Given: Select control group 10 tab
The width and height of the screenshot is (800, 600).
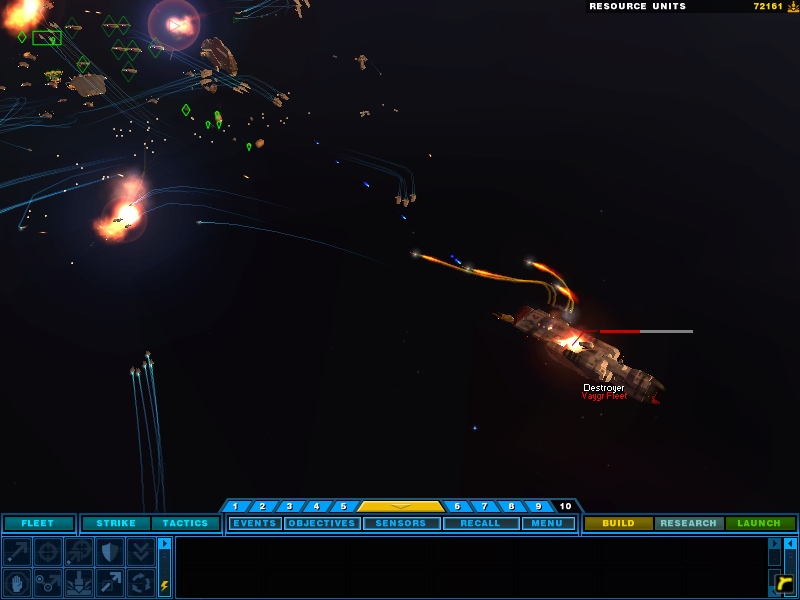Looking at the screenshot, I should coord(565,506).
